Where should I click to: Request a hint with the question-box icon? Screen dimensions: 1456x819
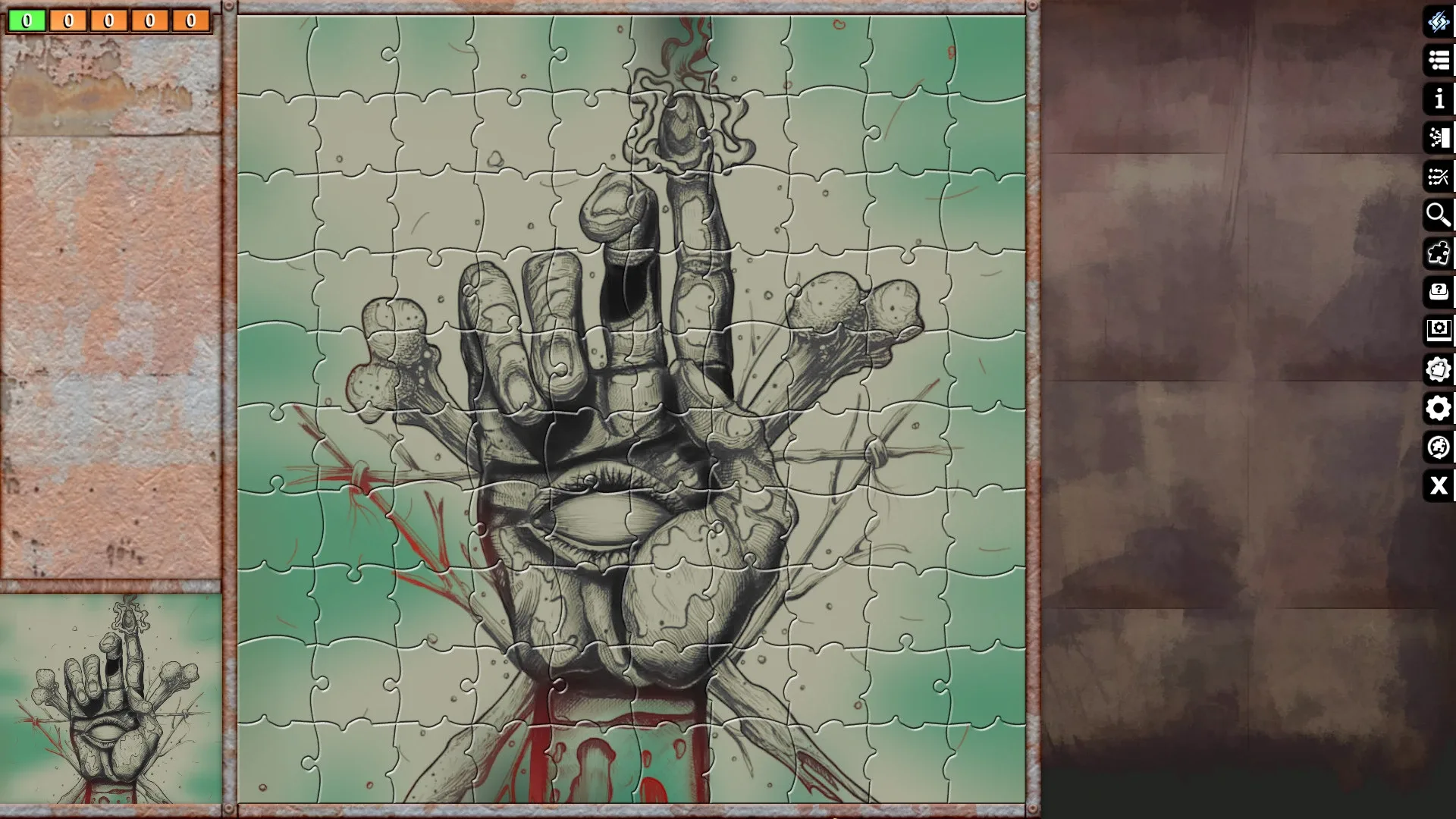[x=1438, y=292]
